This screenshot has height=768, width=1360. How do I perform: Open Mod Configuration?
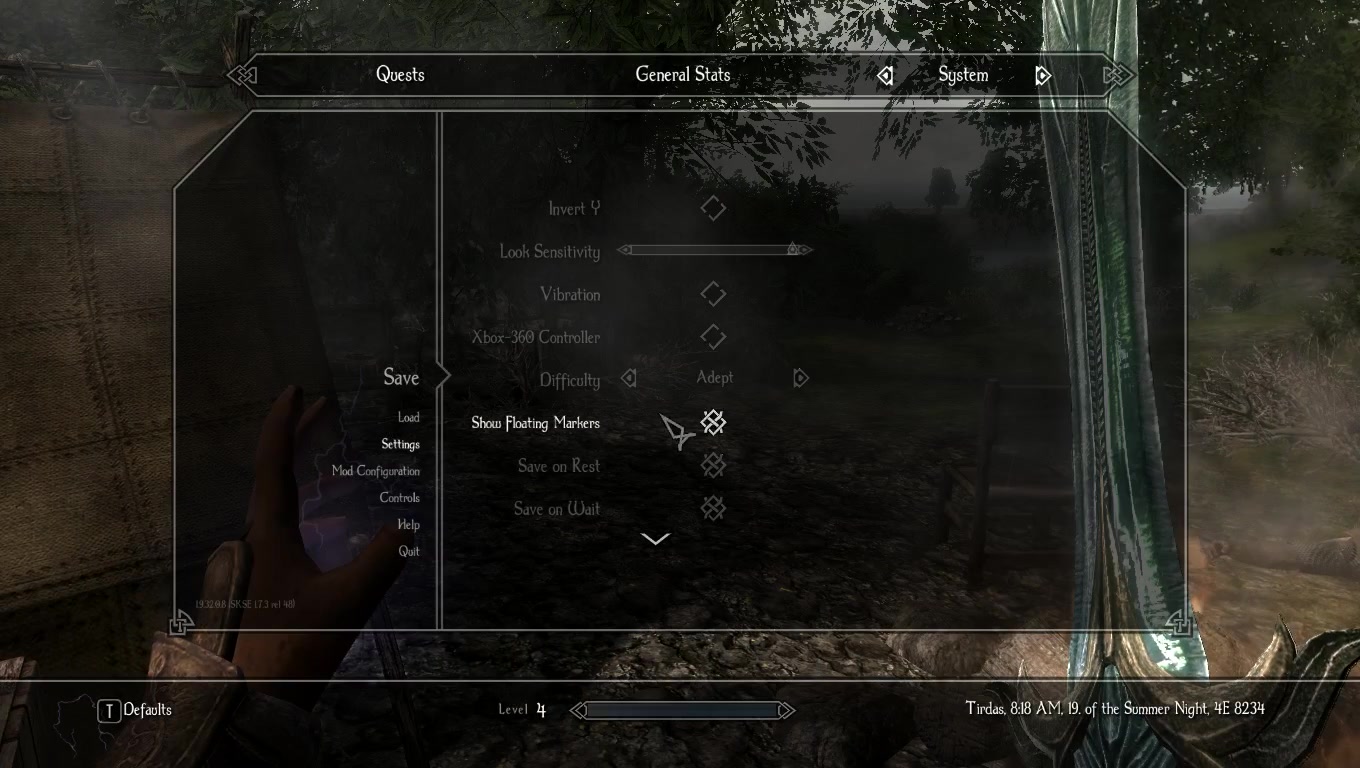376,471
